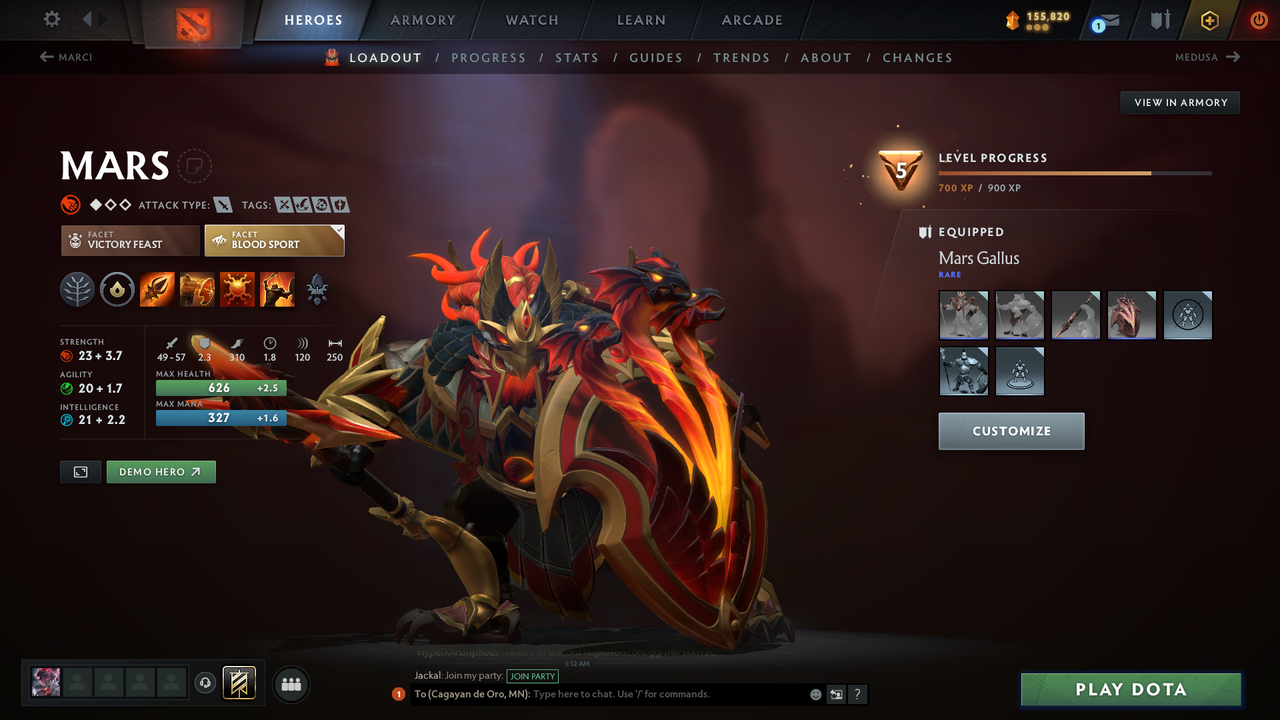The image size is (1280, 720).
Task: Join Jackal's party via JOIN PARTY
Action: click(532, 676)
